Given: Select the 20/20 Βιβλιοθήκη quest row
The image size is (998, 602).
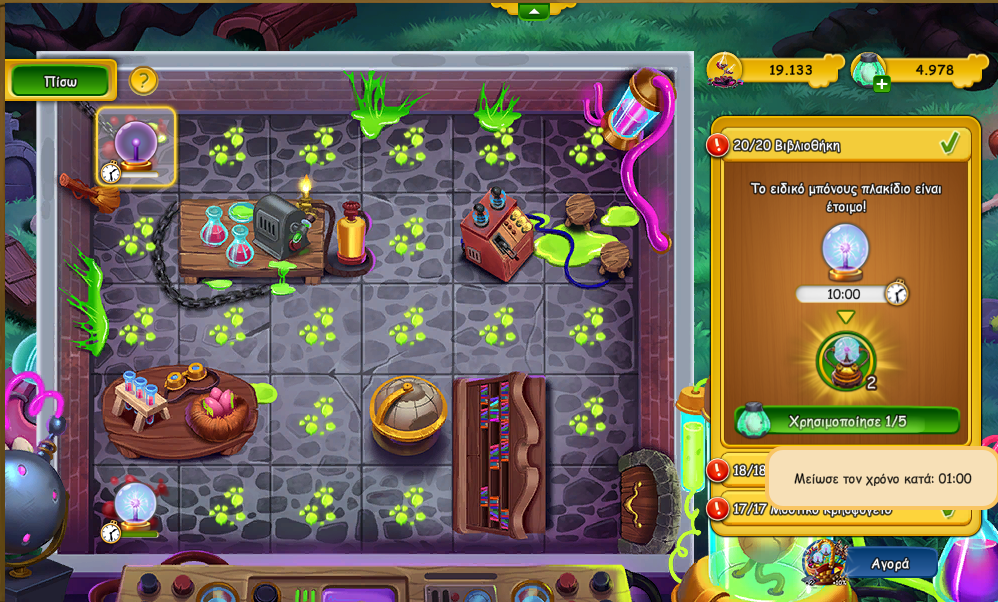Looking at the screenshot, I should 838,145.
